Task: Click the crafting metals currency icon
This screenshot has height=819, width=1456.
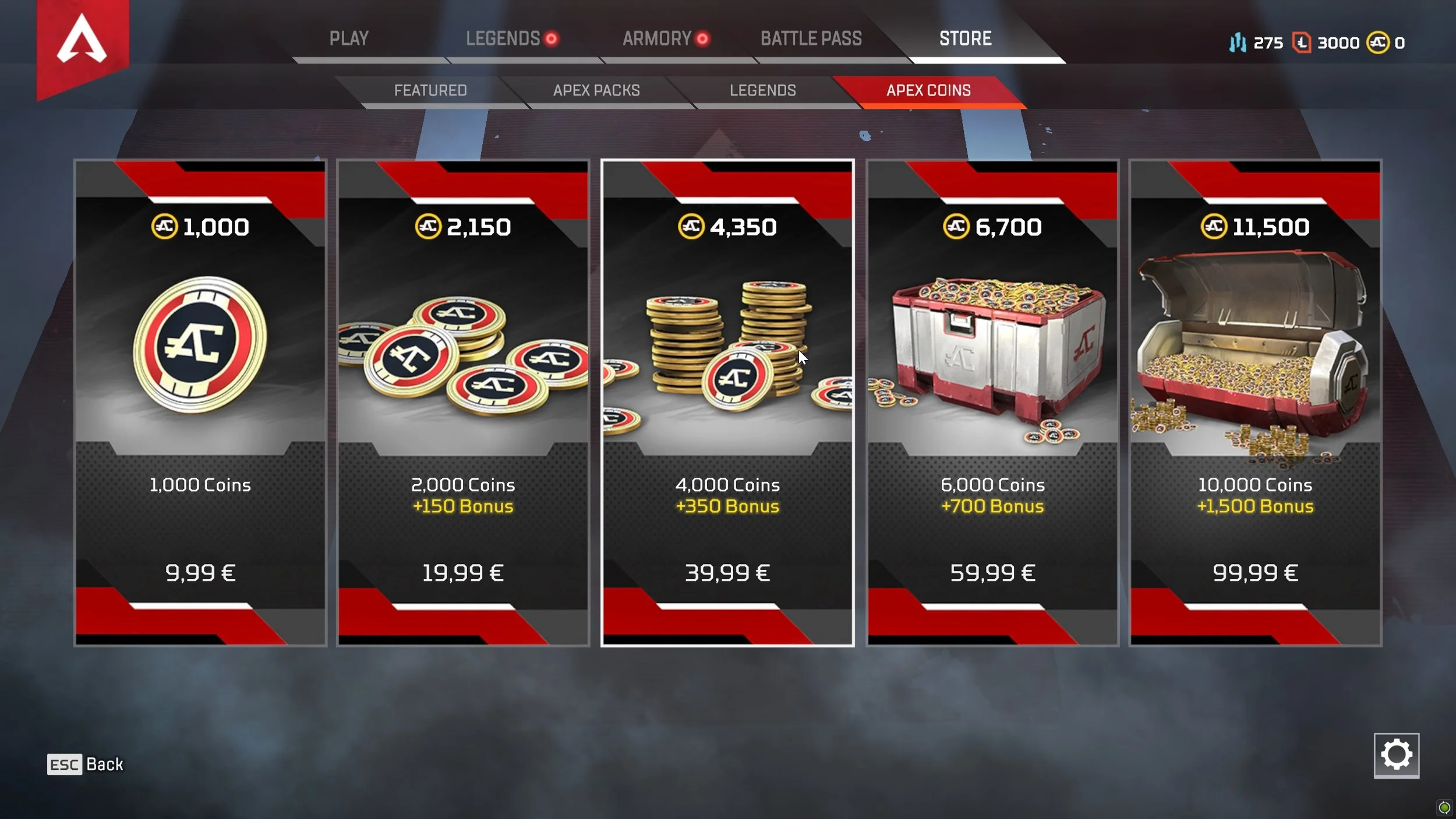Action: pos(1239,43)
